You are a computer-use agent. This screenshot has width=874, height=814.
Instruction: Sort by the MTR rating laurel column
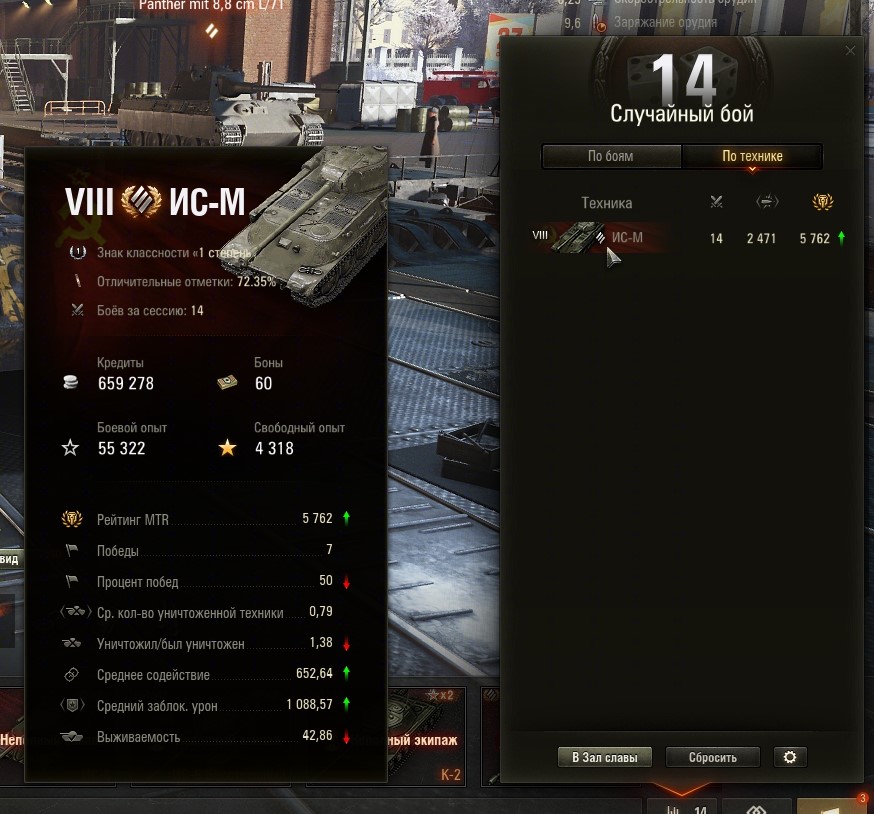[x=825, y=202]
